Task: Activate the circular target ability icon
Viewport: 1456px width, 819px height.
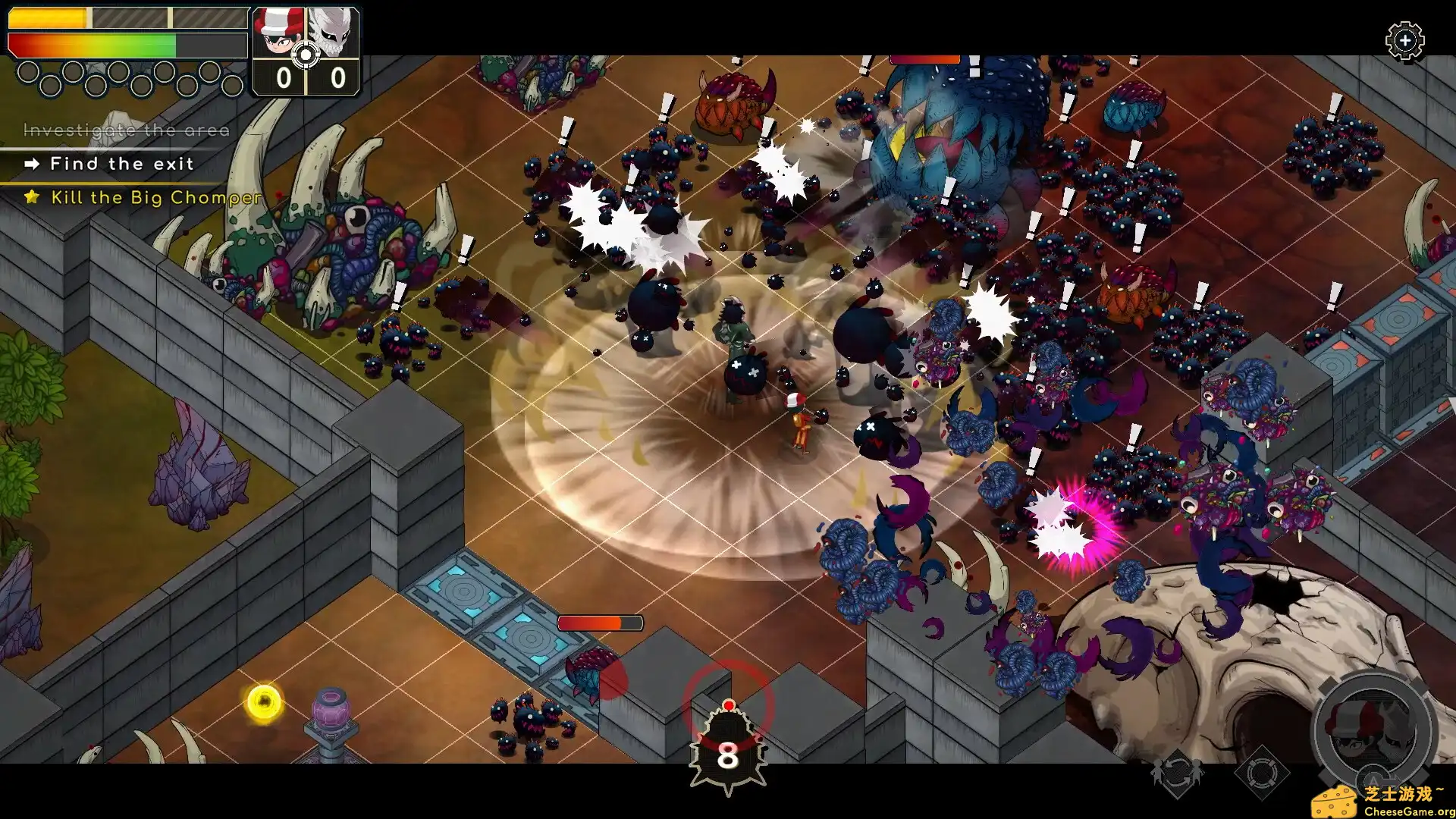Action: tap(1261, 773)
